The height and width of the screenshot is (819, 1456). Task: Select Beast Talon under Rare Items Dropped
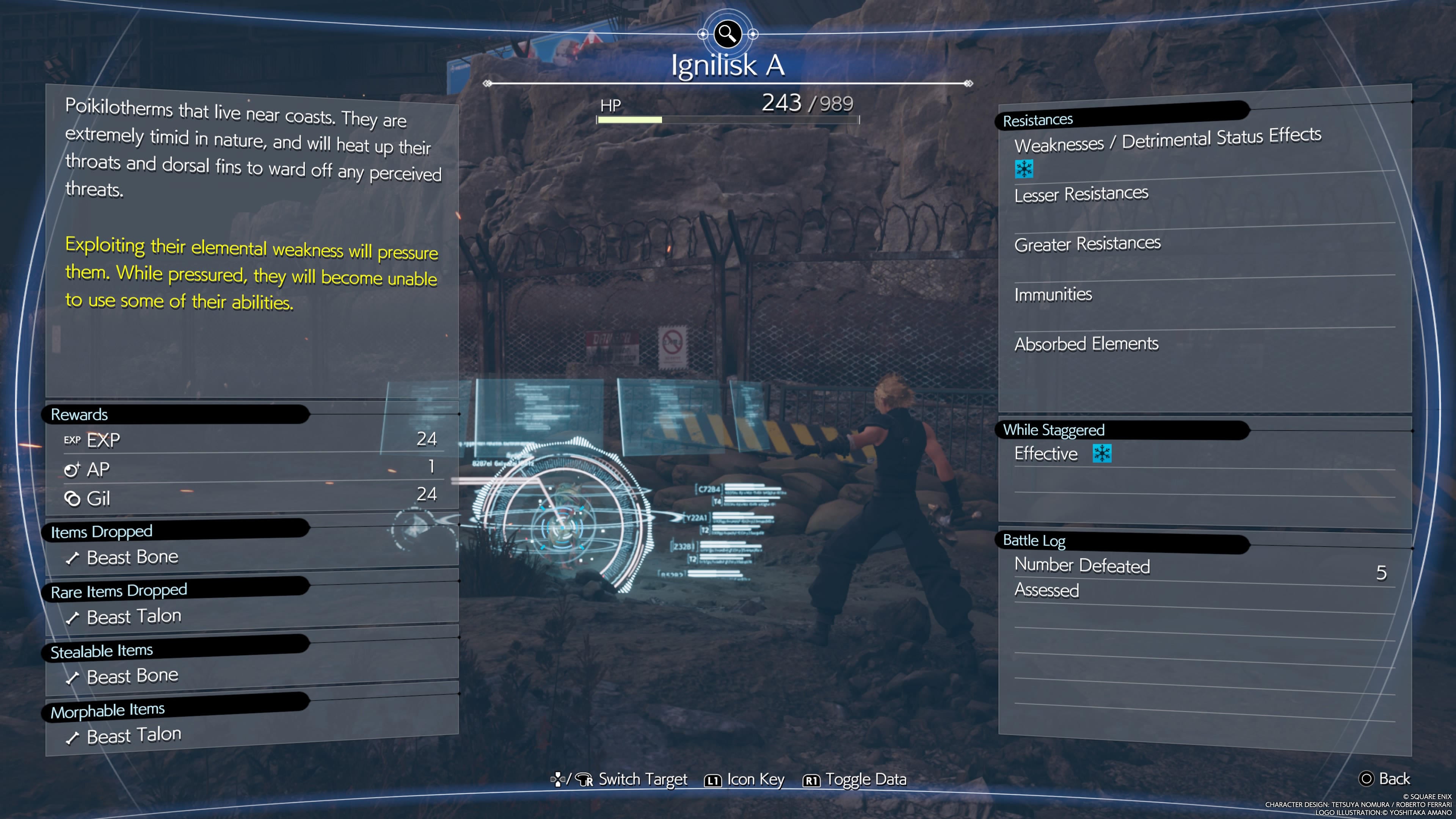133,617
